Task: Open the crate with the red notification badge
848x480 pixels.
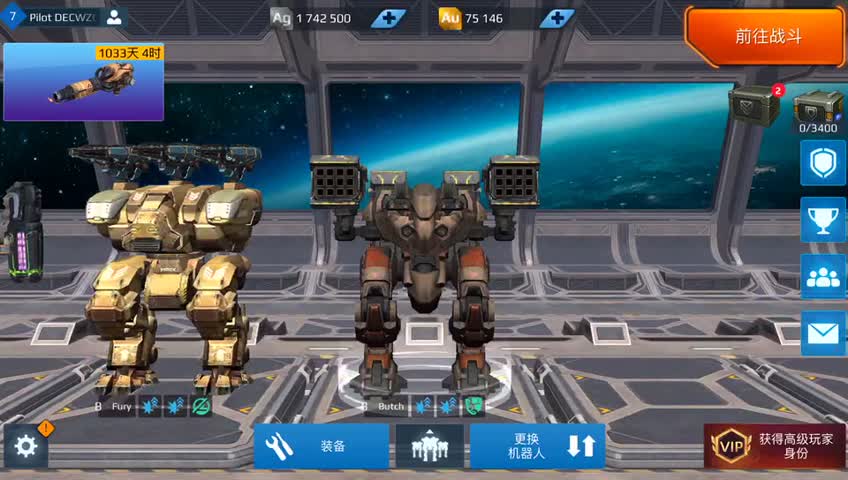Action: click(x=755, y=106)
